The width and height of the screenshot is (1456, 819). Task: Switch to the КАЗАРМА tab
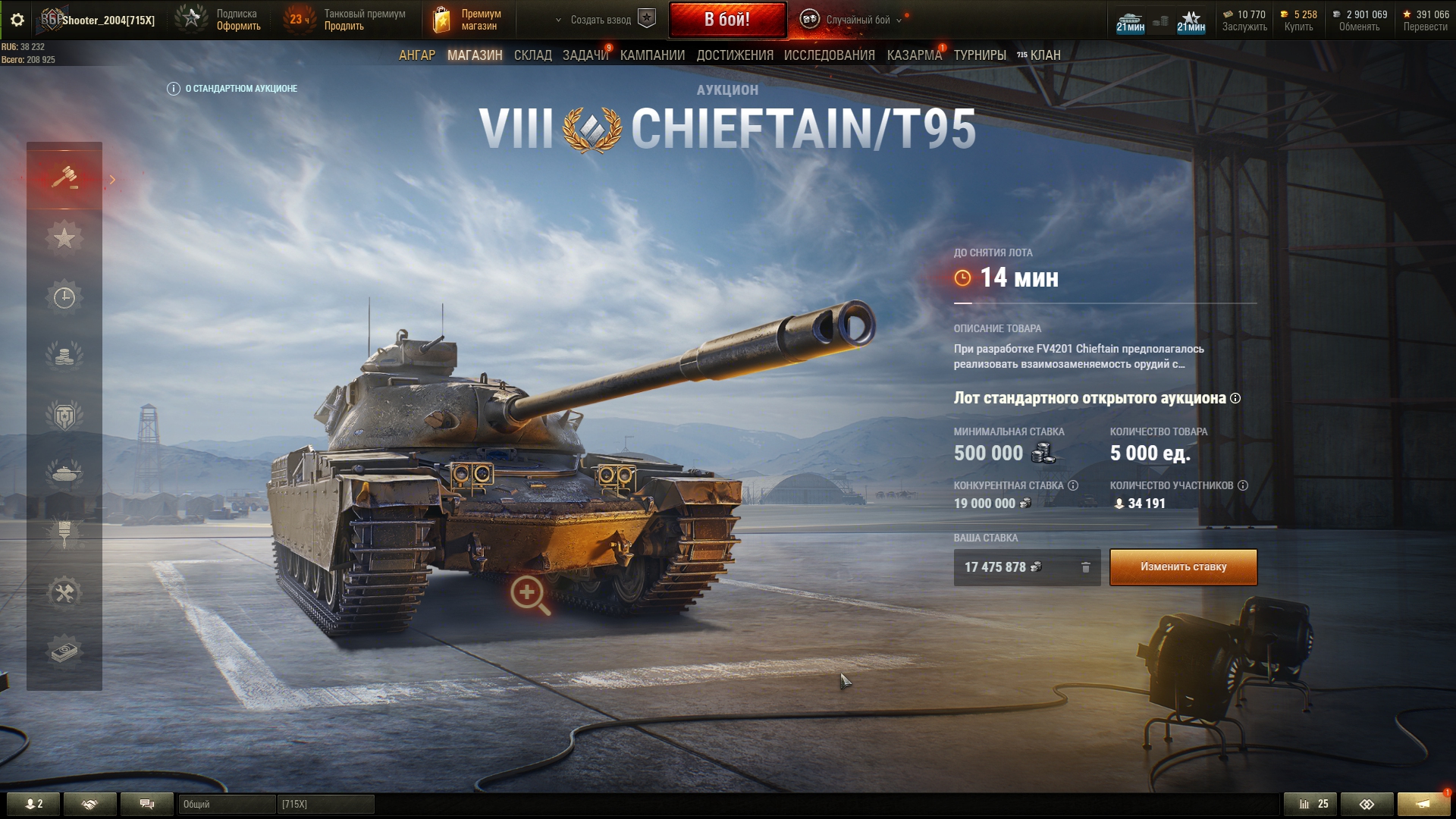(914, 55)
